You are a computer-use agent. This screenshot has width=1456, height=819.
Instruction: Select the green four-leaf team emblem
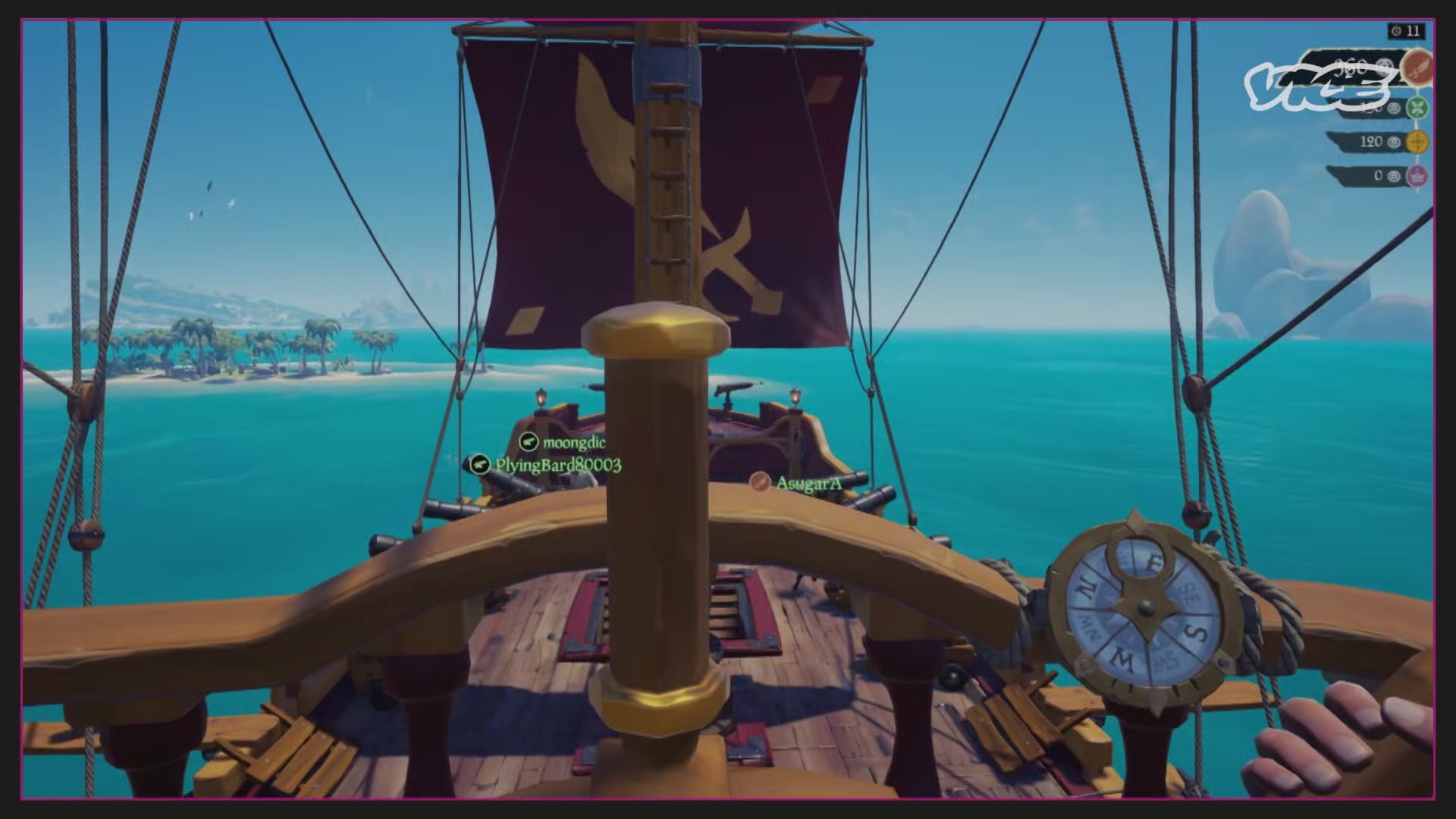[1417, 108]
